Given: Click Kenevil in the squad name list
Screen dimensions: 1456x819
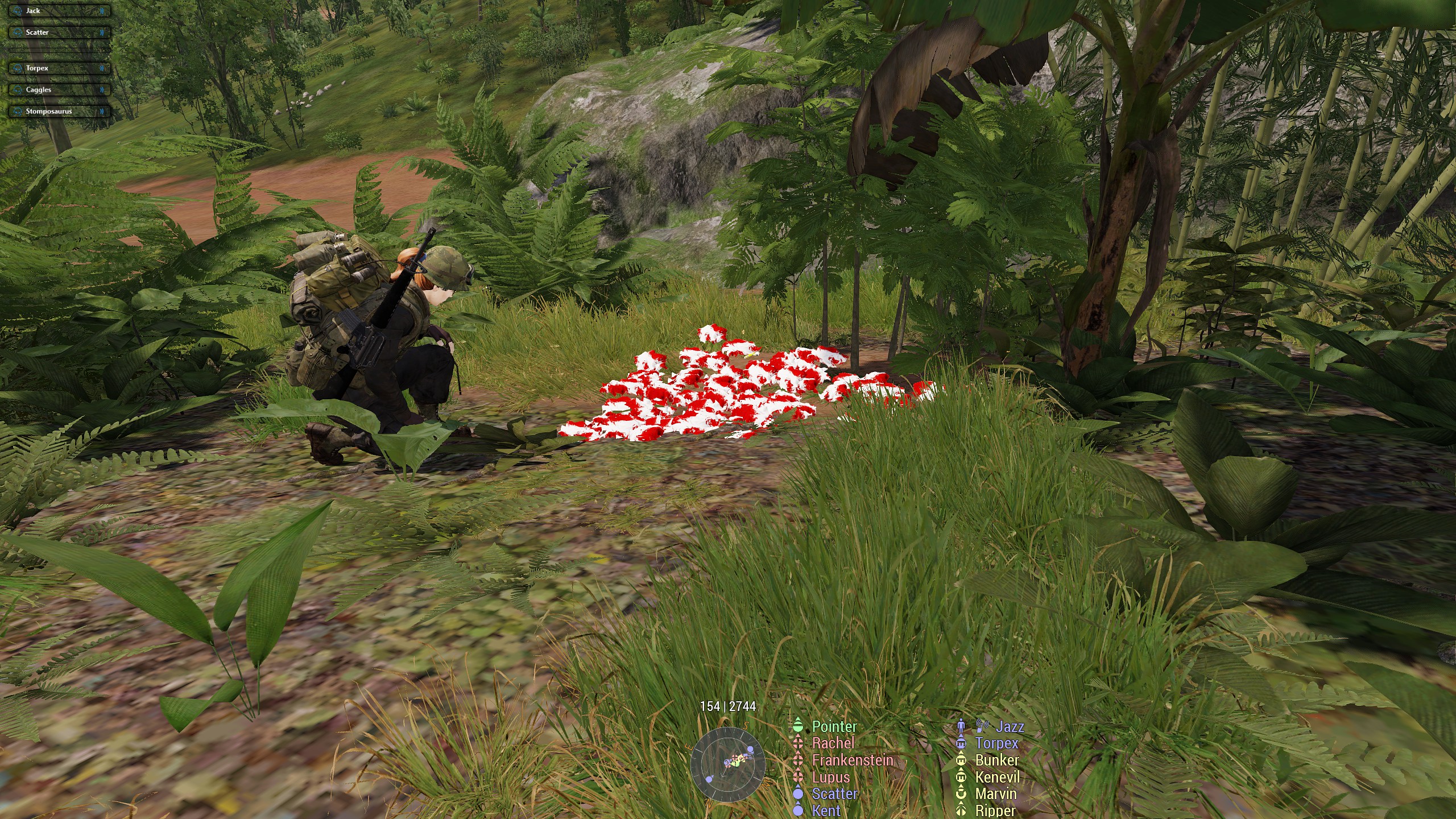Looking at the screenshot, I should (x=997, y=777).
